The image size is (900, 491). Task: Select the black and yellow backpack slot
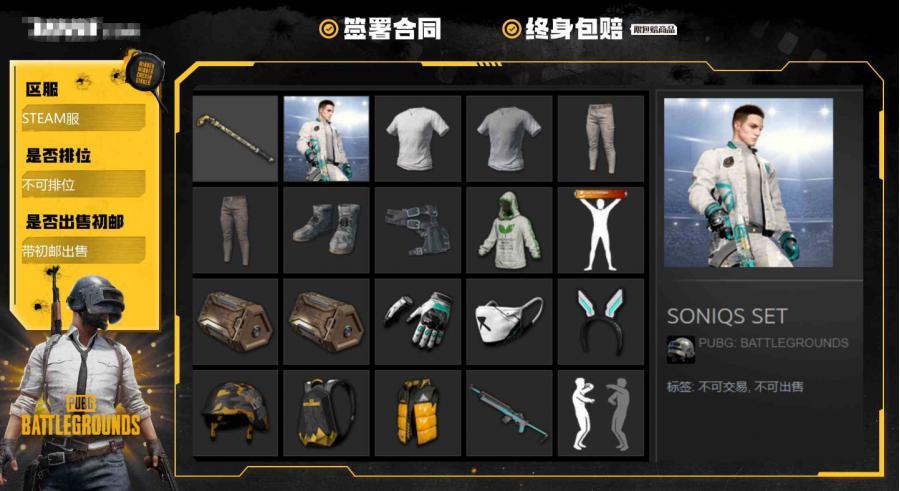[326, 412]
